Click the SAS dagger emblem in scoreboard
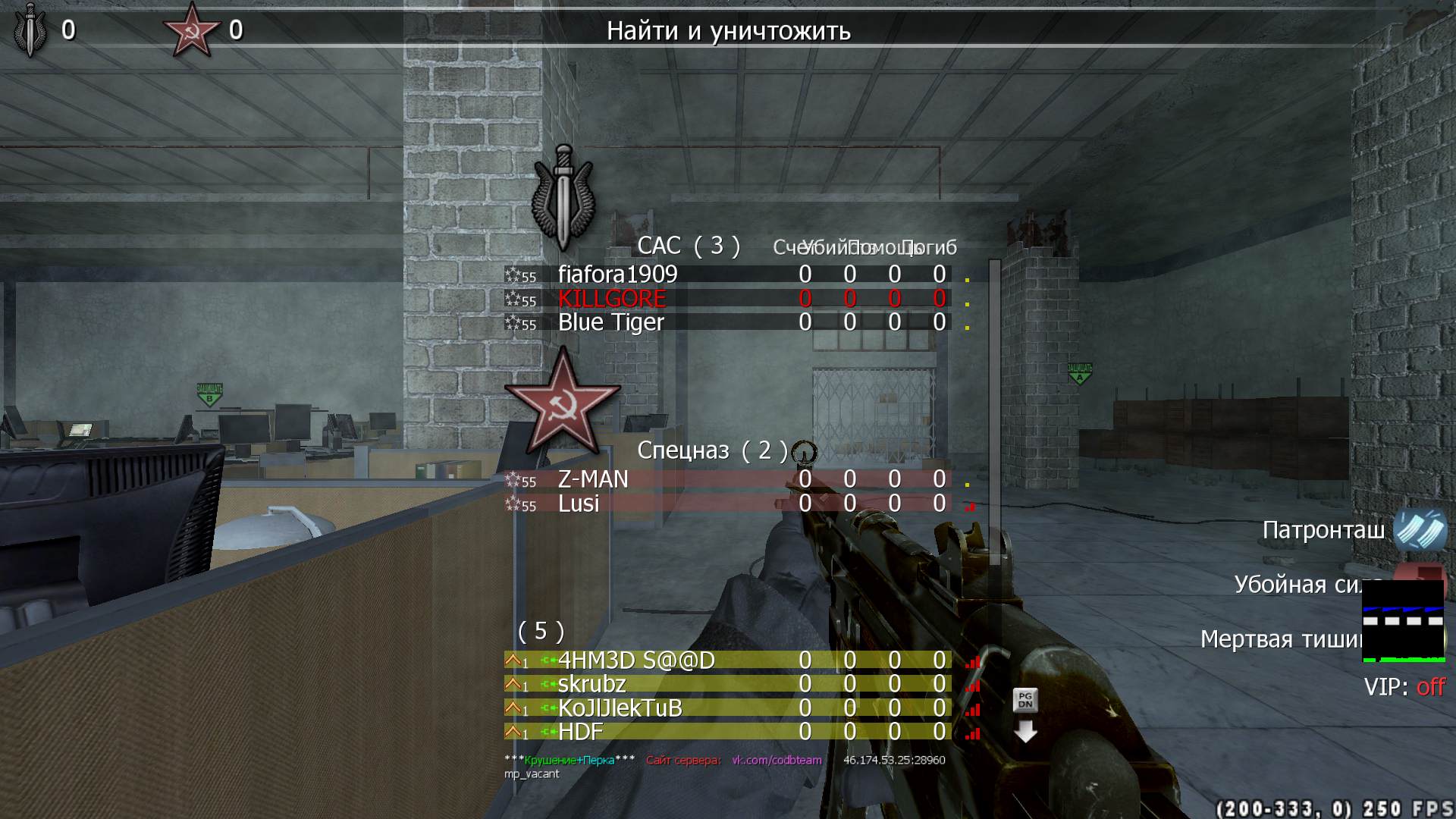This screenshot has width=1456, height=819. click(563, 197)
